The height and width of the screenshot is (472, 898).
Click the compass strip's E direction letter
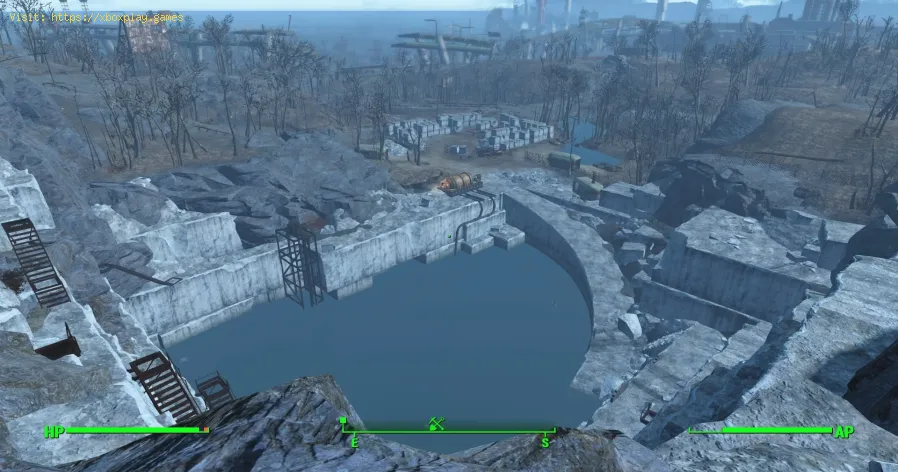point(352,441)
